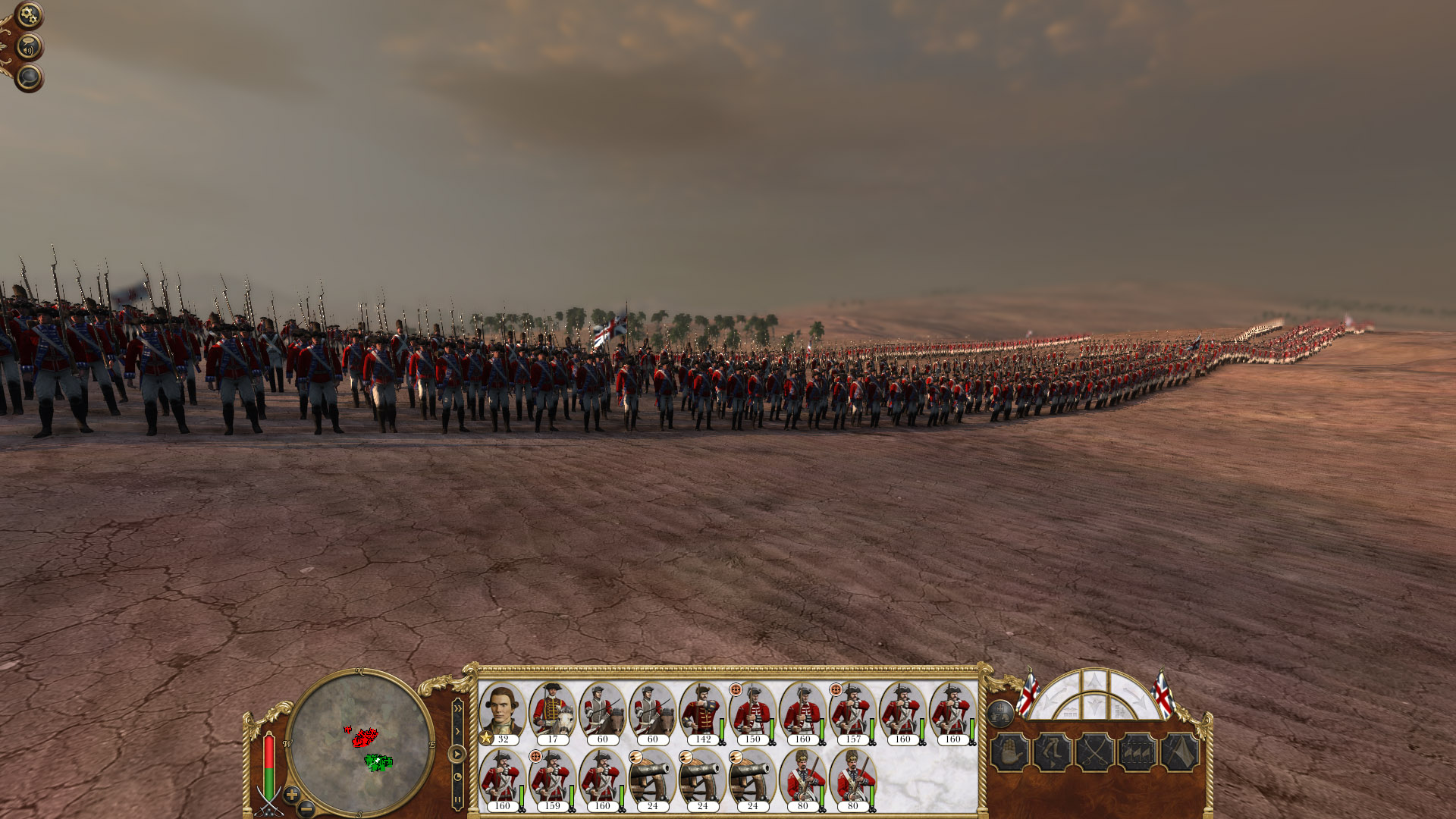
Task: Toggle run mode for selected units
Action: pyautogui.click(x=1052, y=752)
